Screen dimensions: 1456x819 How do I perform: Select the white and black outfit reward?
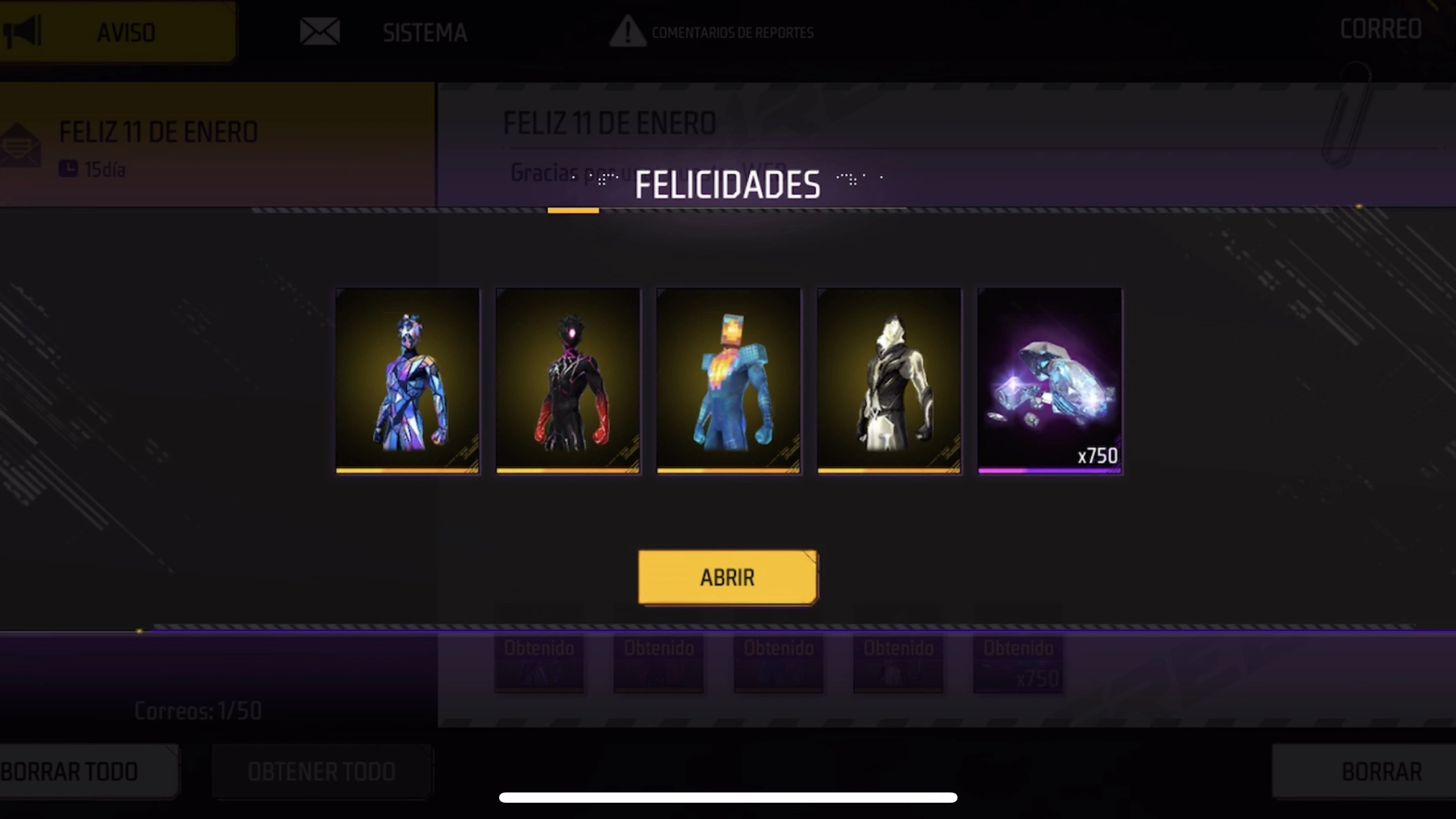coord(889,380)
